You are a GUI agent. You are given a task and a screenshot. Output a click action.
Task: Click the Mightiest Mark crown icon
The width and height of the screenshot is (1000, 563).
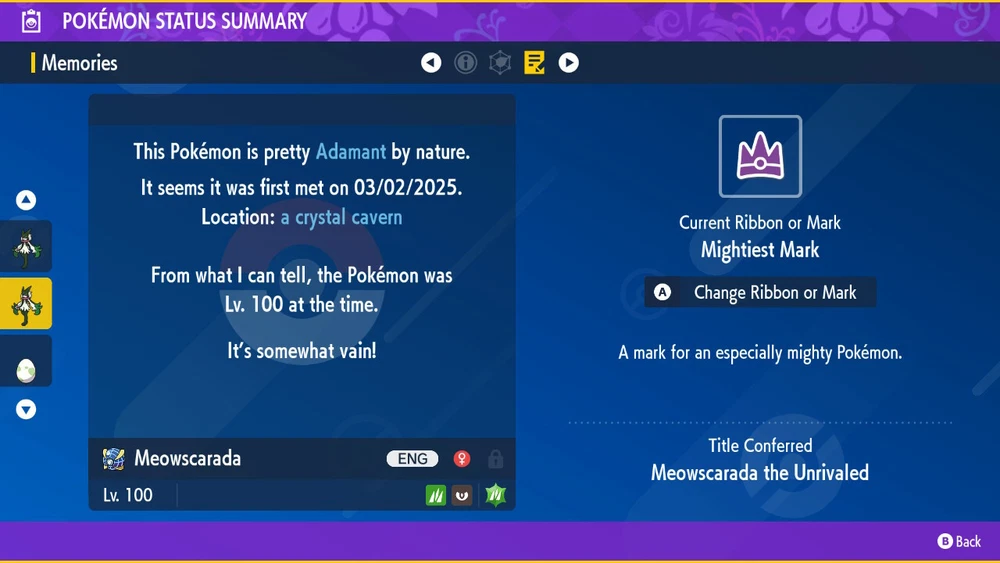[760, 156]
